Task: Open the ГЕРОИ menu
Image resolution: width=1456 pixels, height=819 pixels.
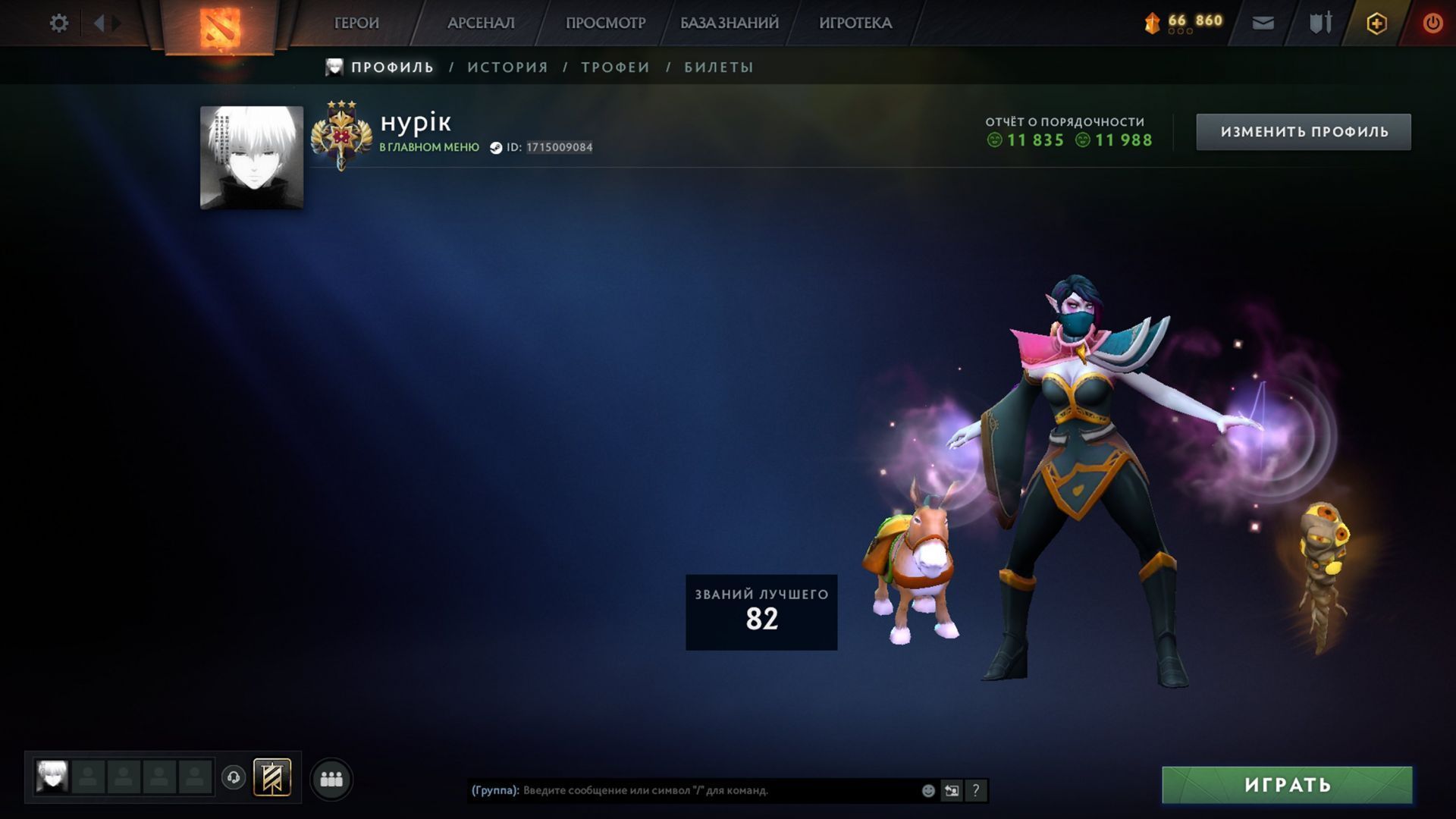Action: click(x=356, y=24)
